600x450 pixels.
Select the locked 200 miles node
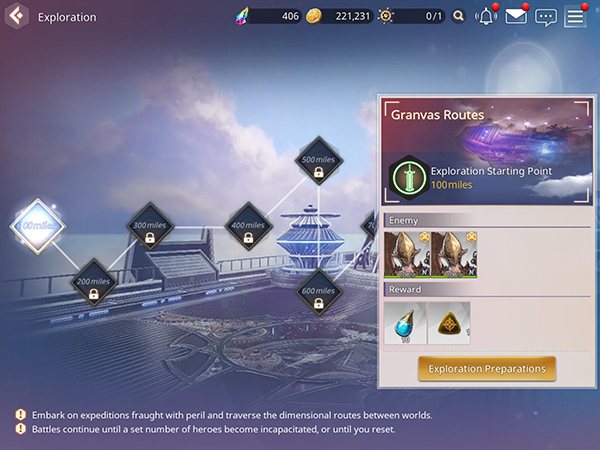(x=94, y=283)
